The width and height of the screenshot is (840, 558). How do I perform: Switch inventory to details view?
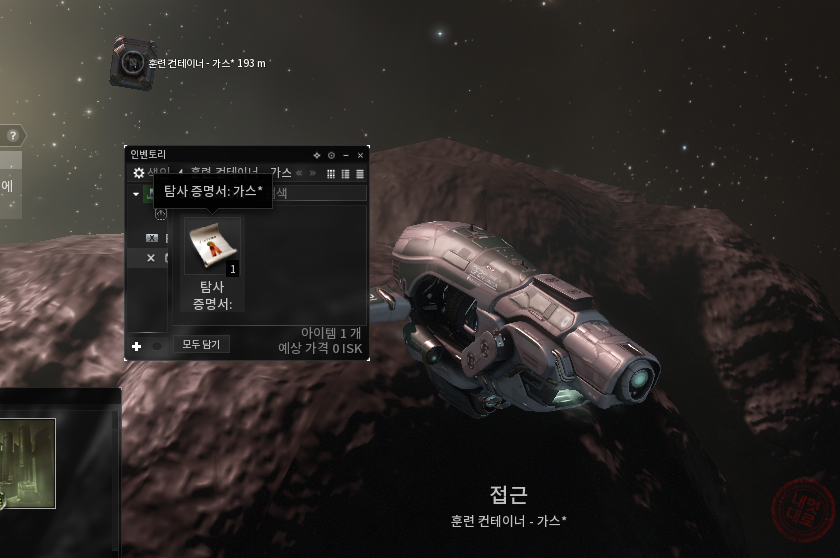[x=346, y=173]
